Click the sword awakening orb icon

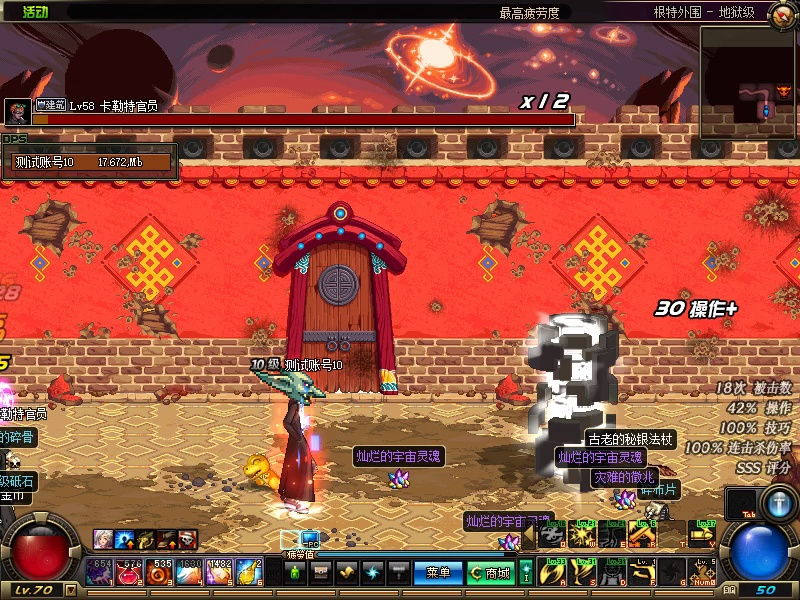click(x=777, y=503)
